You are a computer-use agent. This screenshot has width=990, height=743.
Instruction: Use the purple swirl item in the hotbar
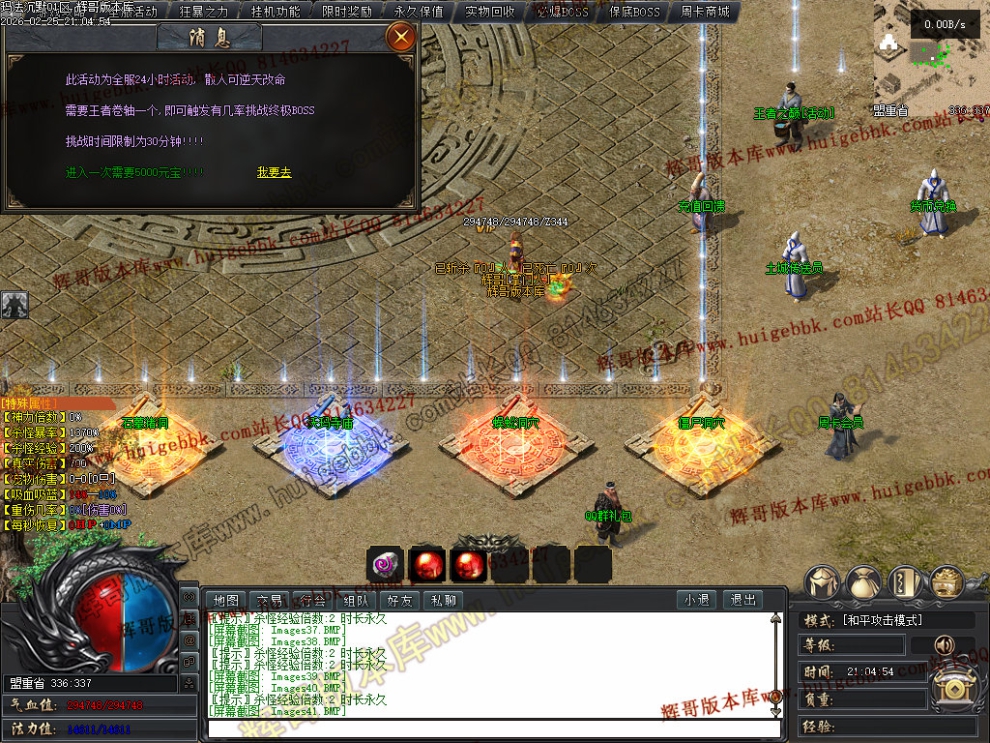pos(385,565)
